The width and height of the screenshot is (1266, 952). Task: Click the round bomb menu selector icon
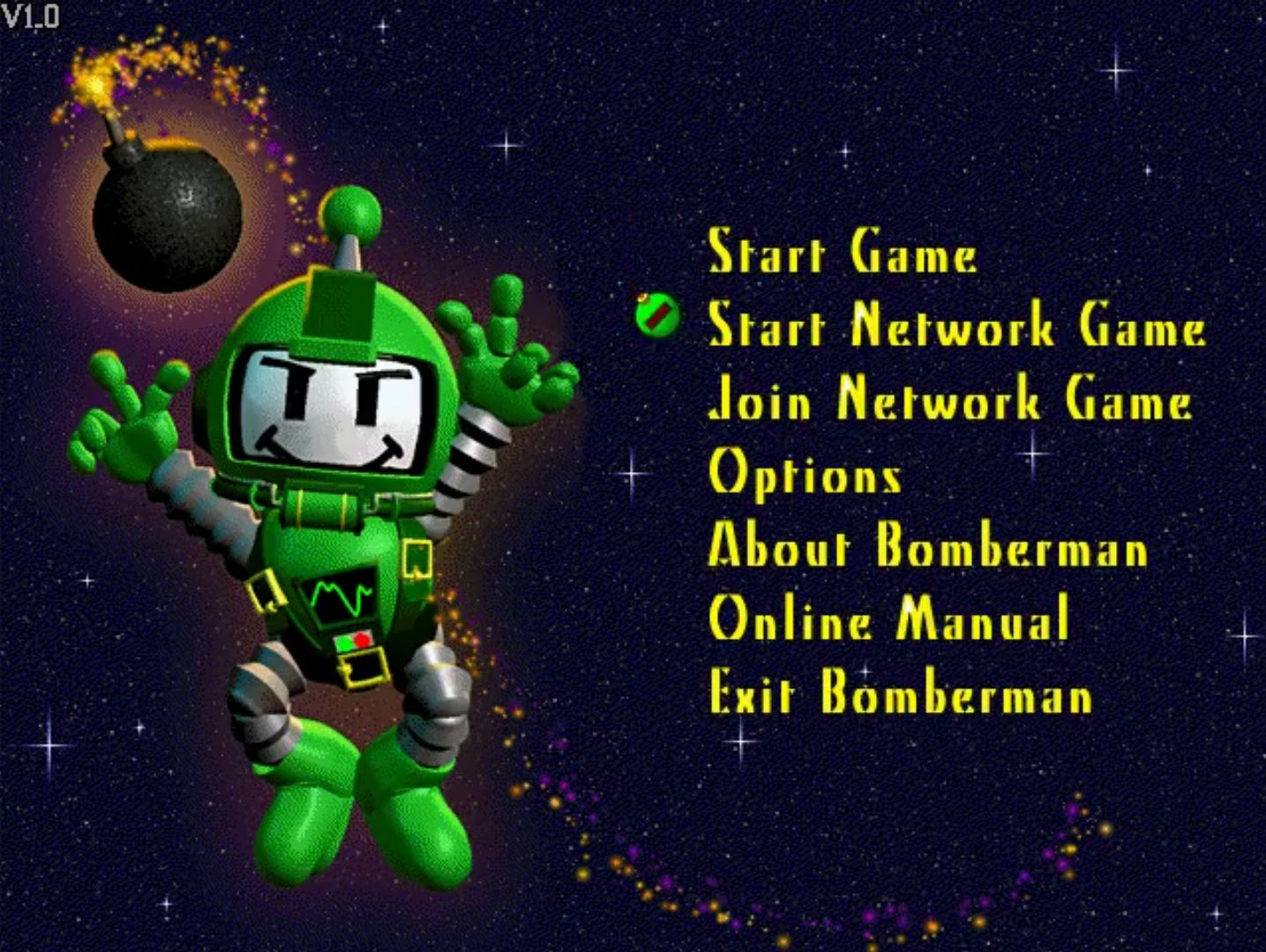tap(656, 316)
